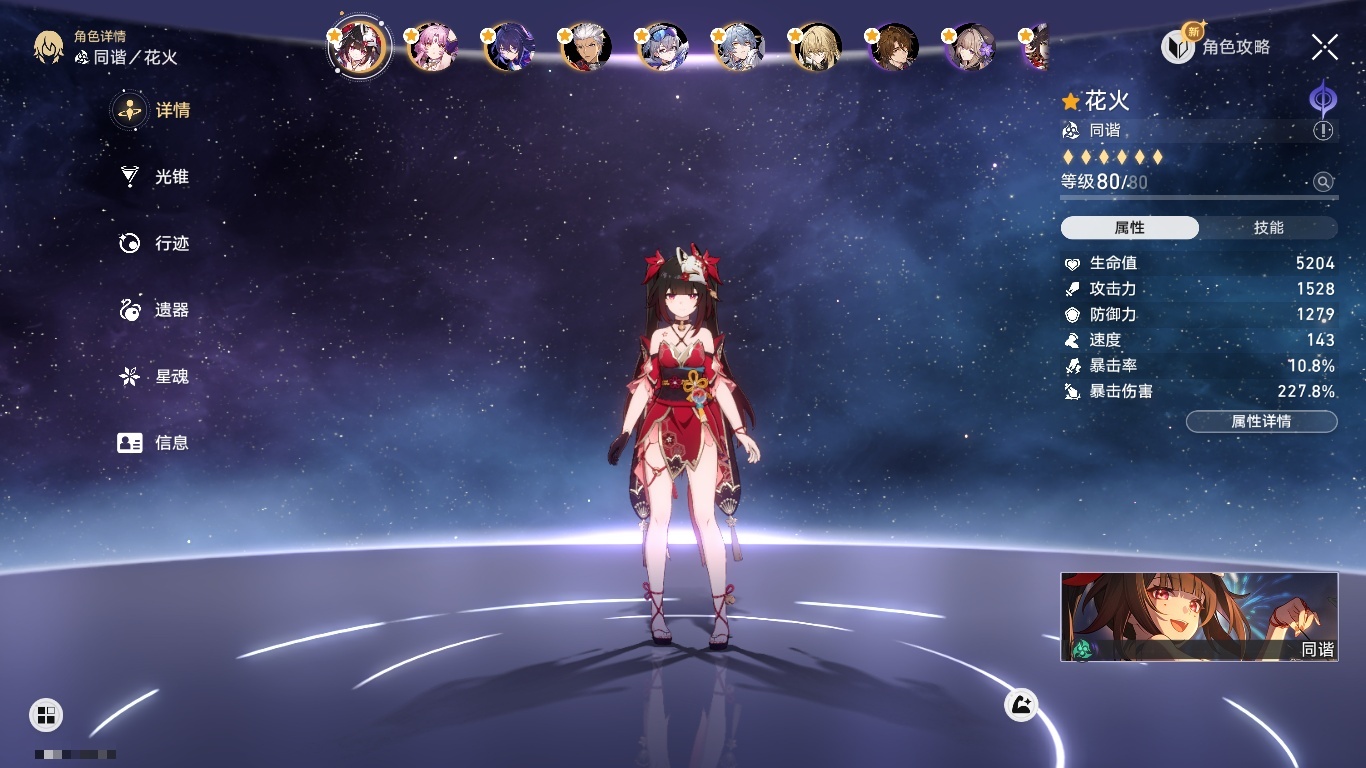The image size is (1366, 768).
Task: Switch to the brown-haired male character portrait
Action: 893,47
